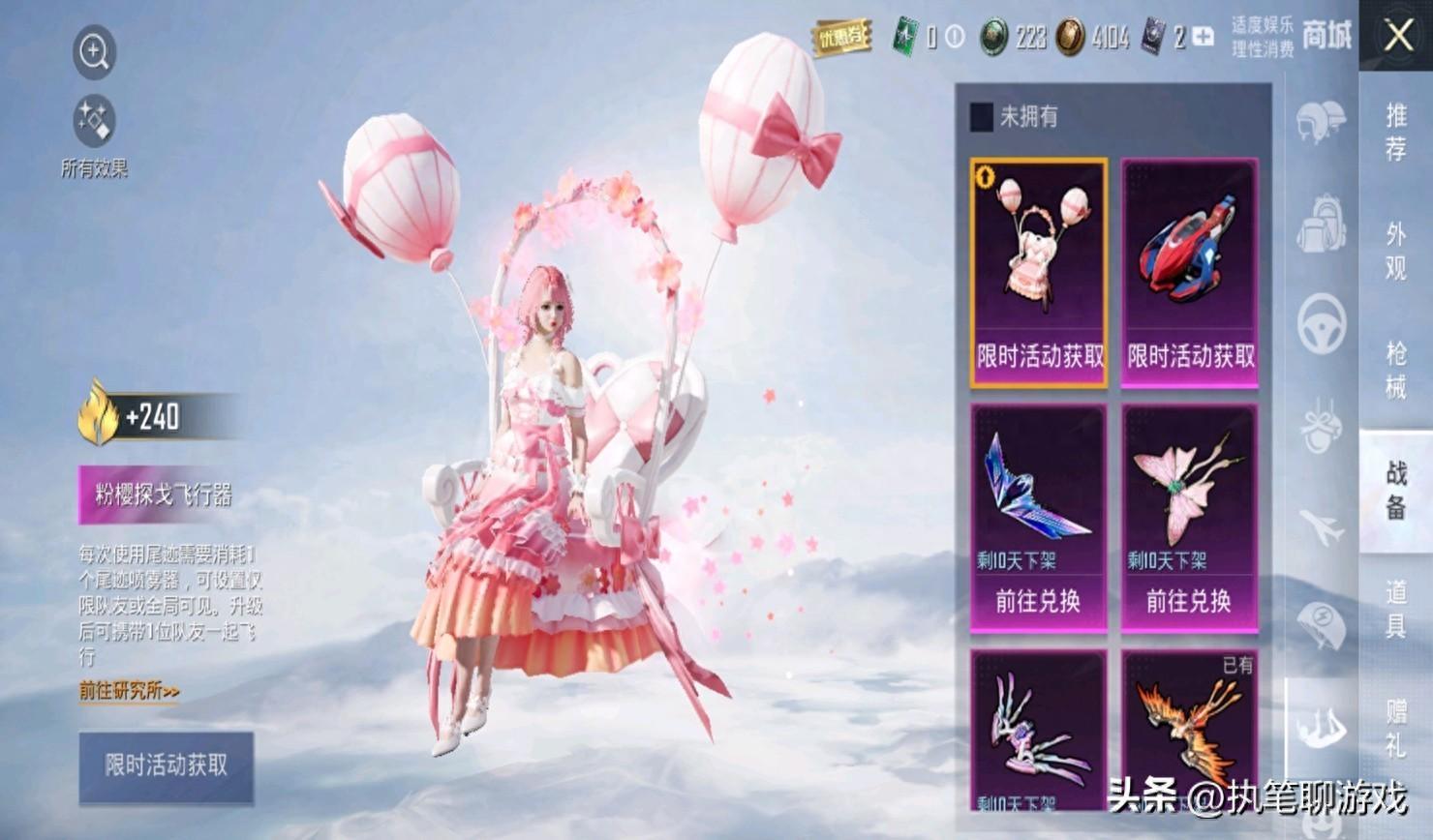Show 所有效果 all effects
The height and width of the screenshot is (840, 1433).
click(94, 123)
